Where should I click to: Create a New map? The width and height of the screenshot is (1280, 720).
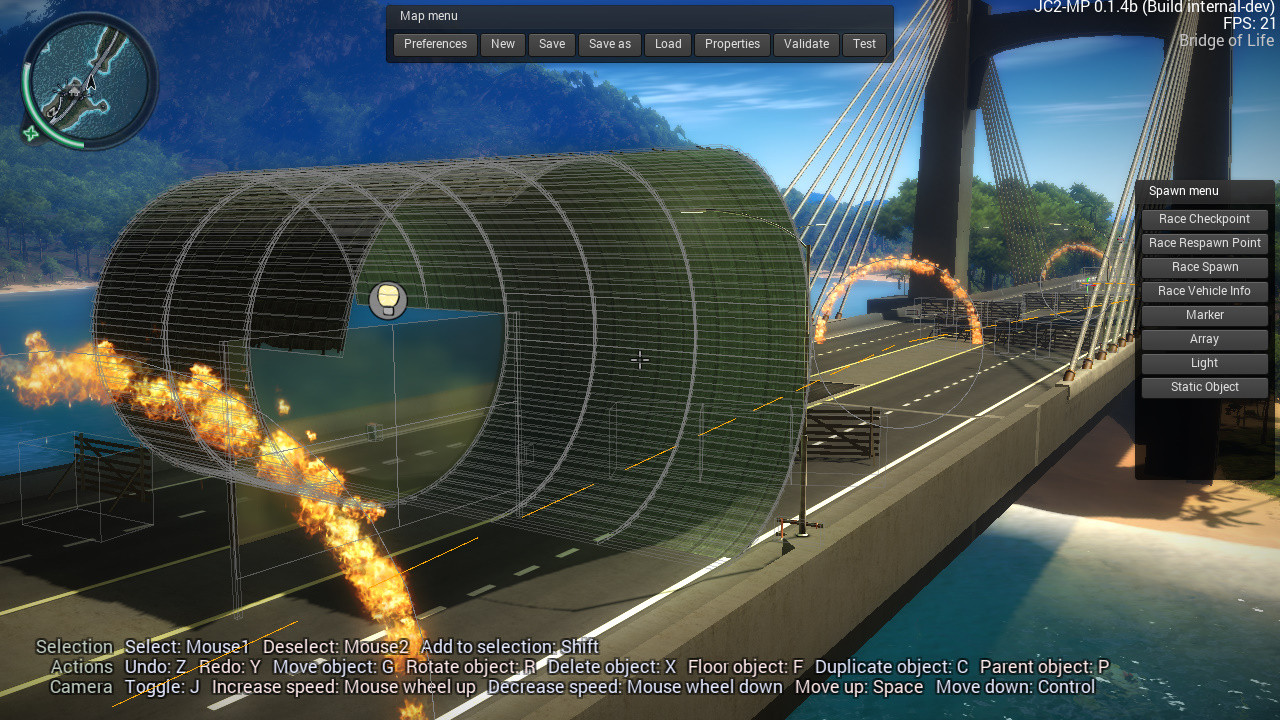(503, 44)
